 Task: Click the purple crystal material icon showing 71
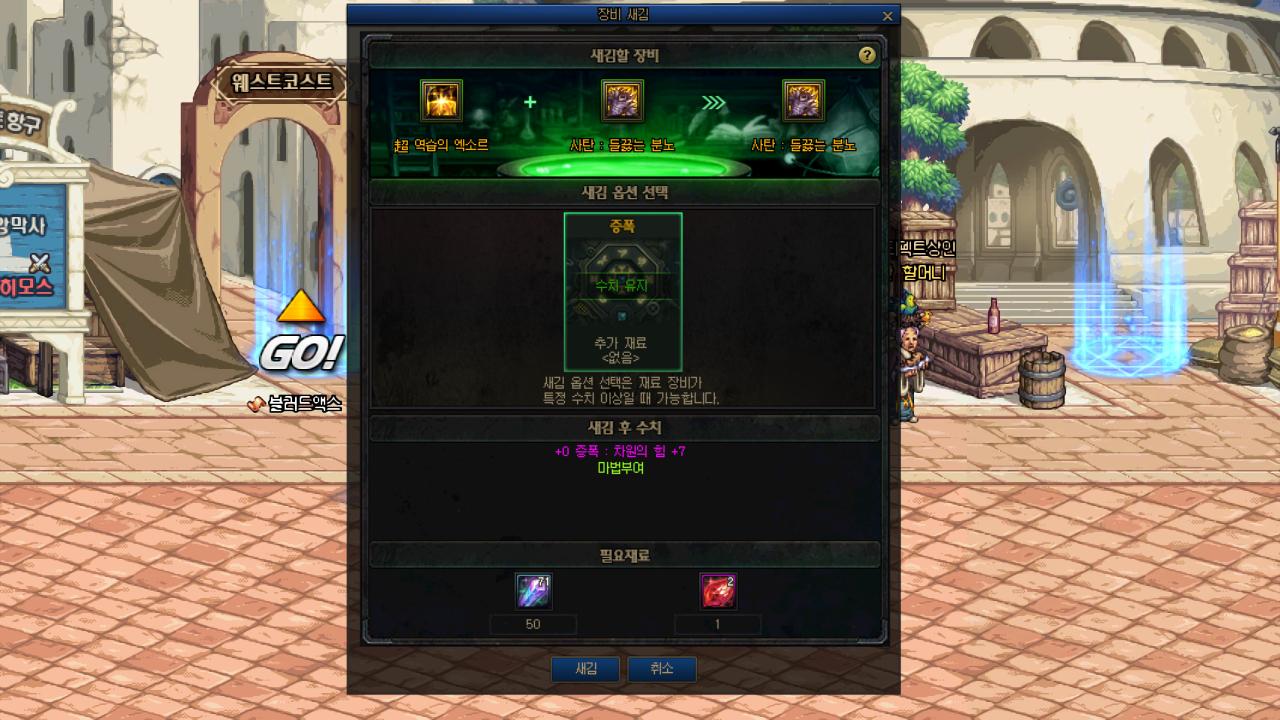pyautogui.click(x=533, y=591)
